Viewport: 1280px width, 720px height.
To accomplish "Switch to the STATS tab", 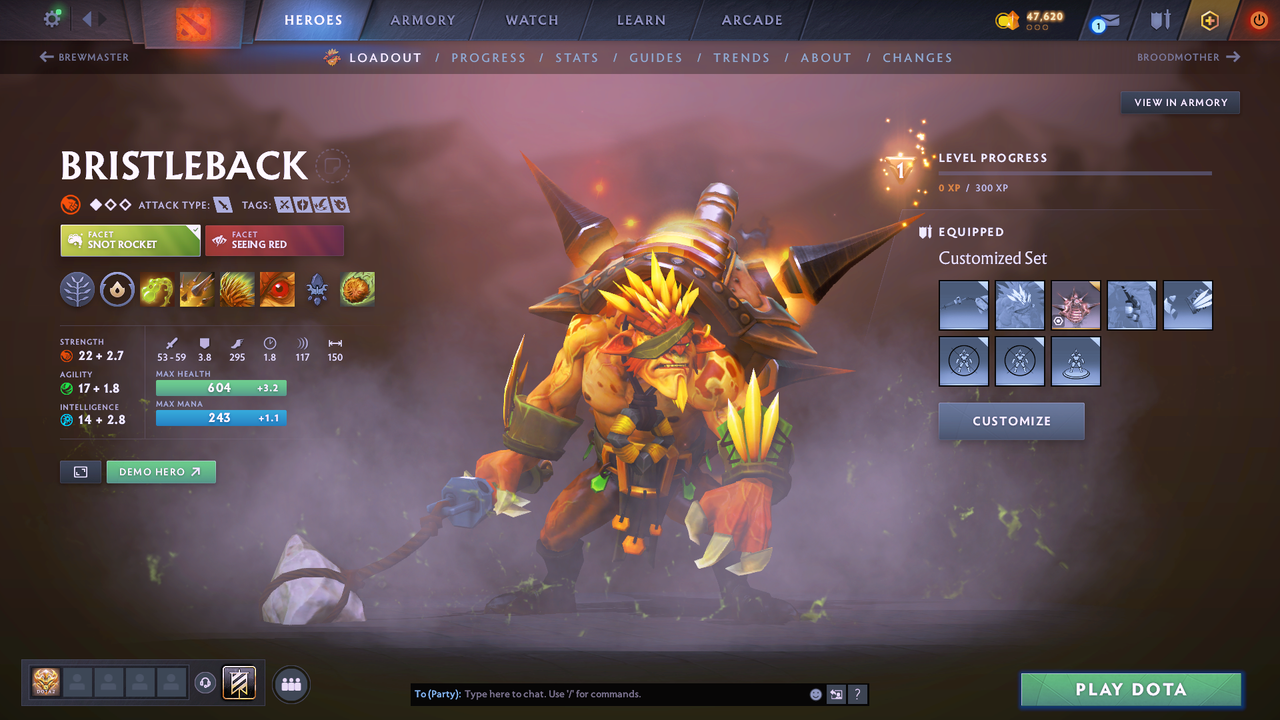I will [577, 57].
